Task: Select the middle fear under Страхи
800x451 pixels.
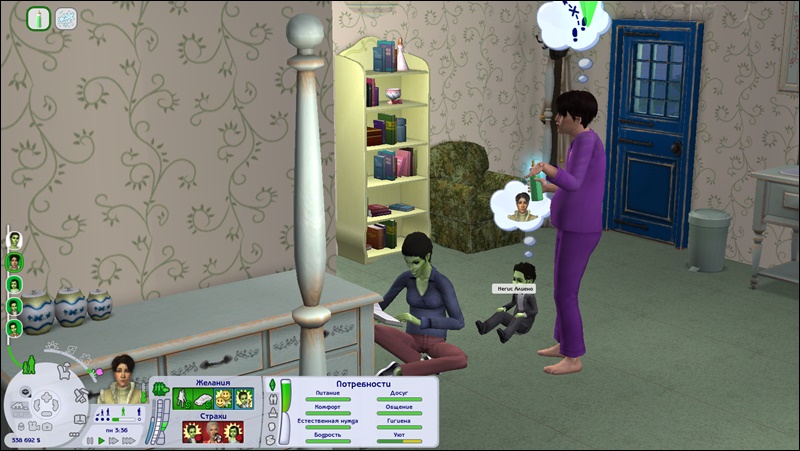Action: point(210,431)
